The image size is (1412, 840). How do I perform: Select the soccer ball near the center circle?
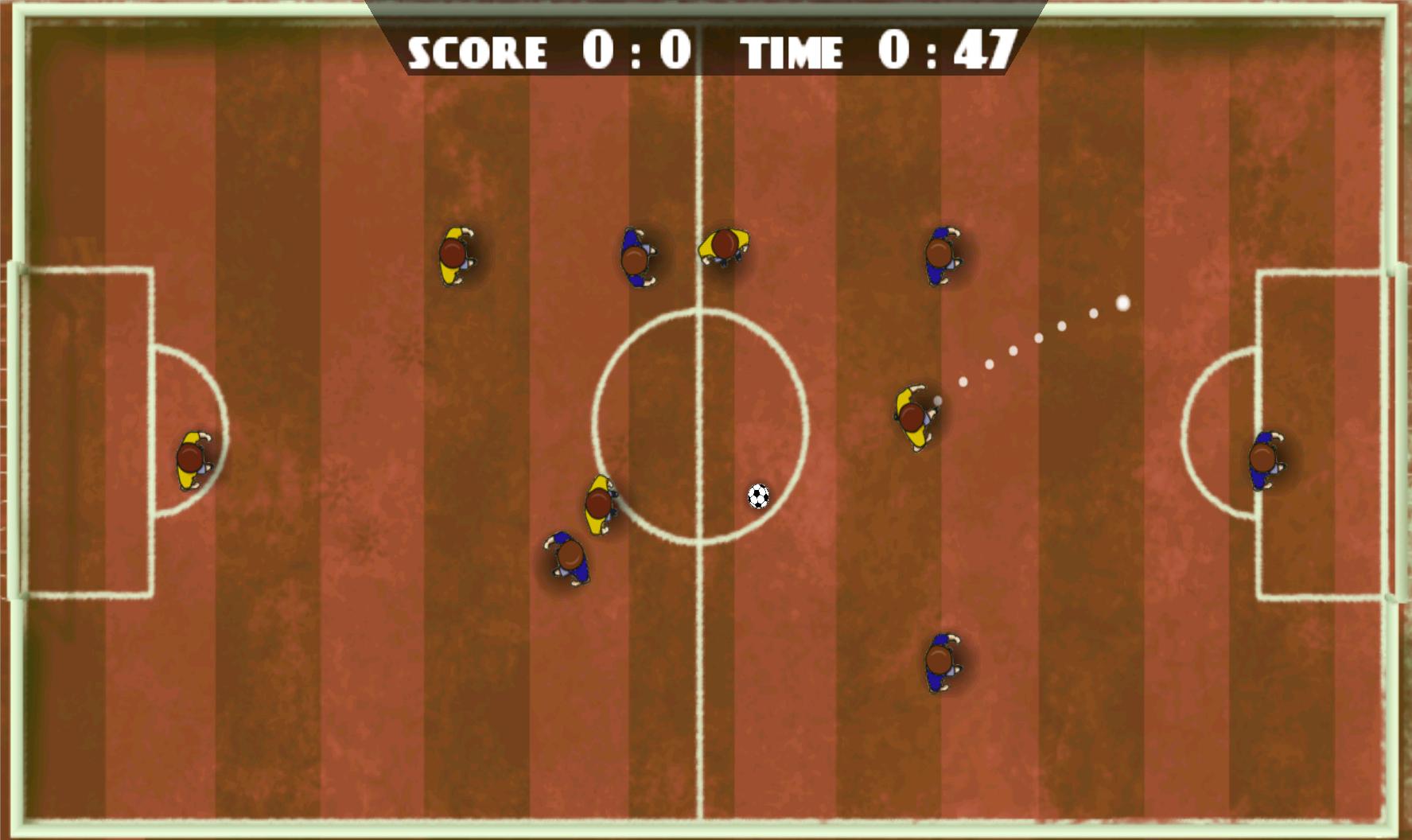[757, 496]
